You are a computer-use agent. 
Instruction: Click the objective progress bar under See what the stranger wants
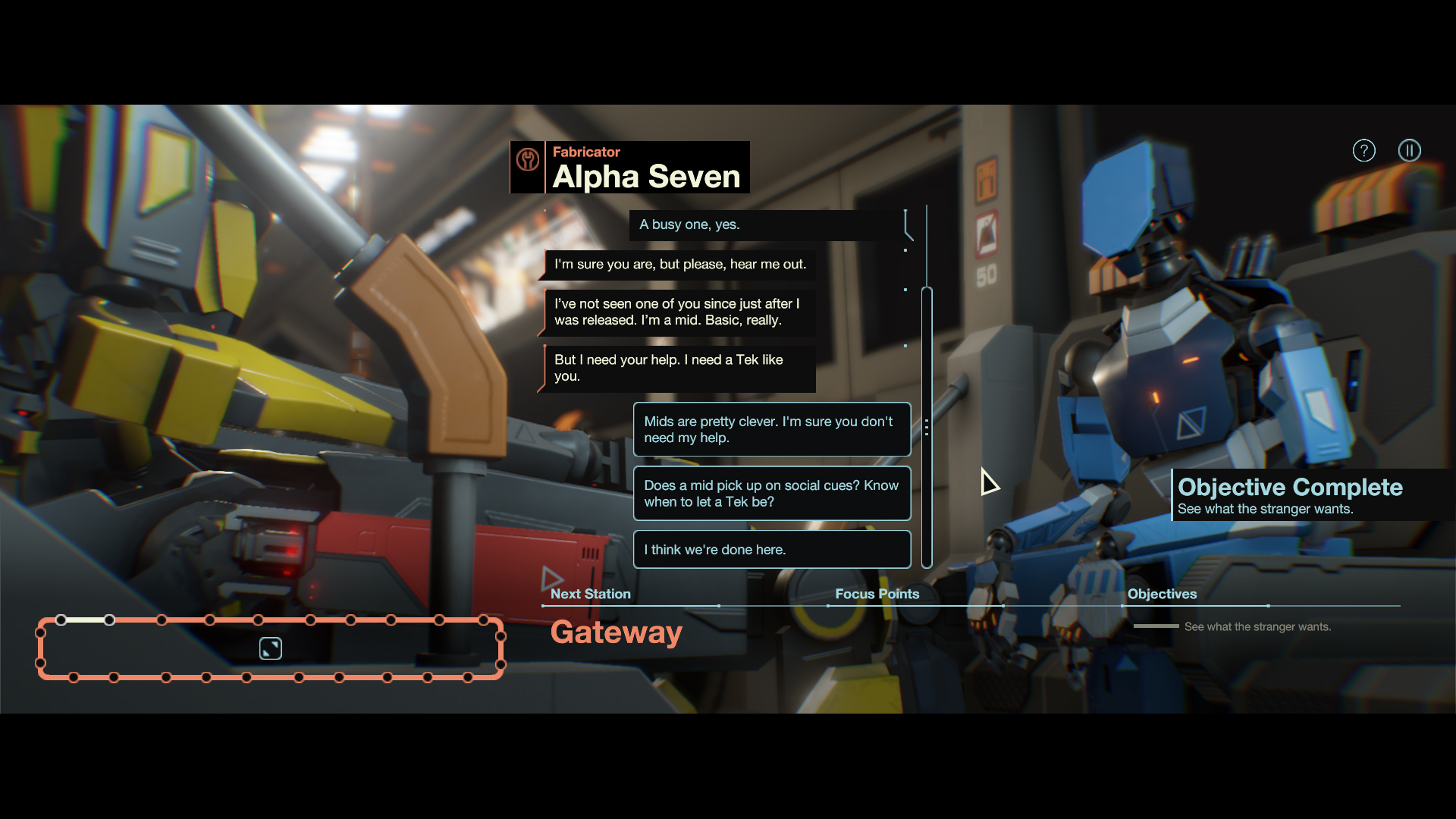1156,626
